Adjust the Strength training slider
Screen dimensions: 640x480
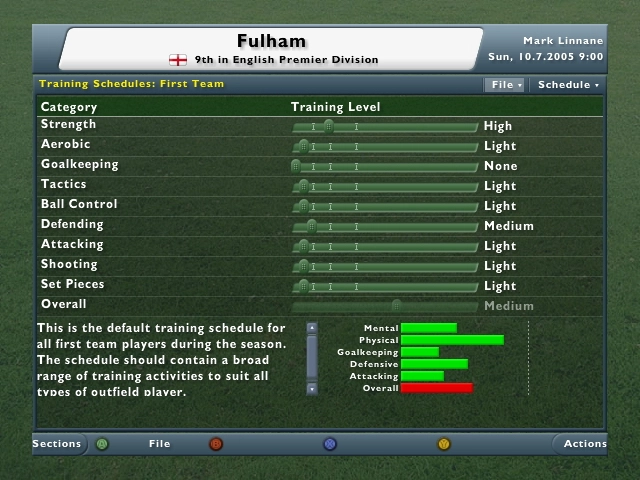[328, 126]
